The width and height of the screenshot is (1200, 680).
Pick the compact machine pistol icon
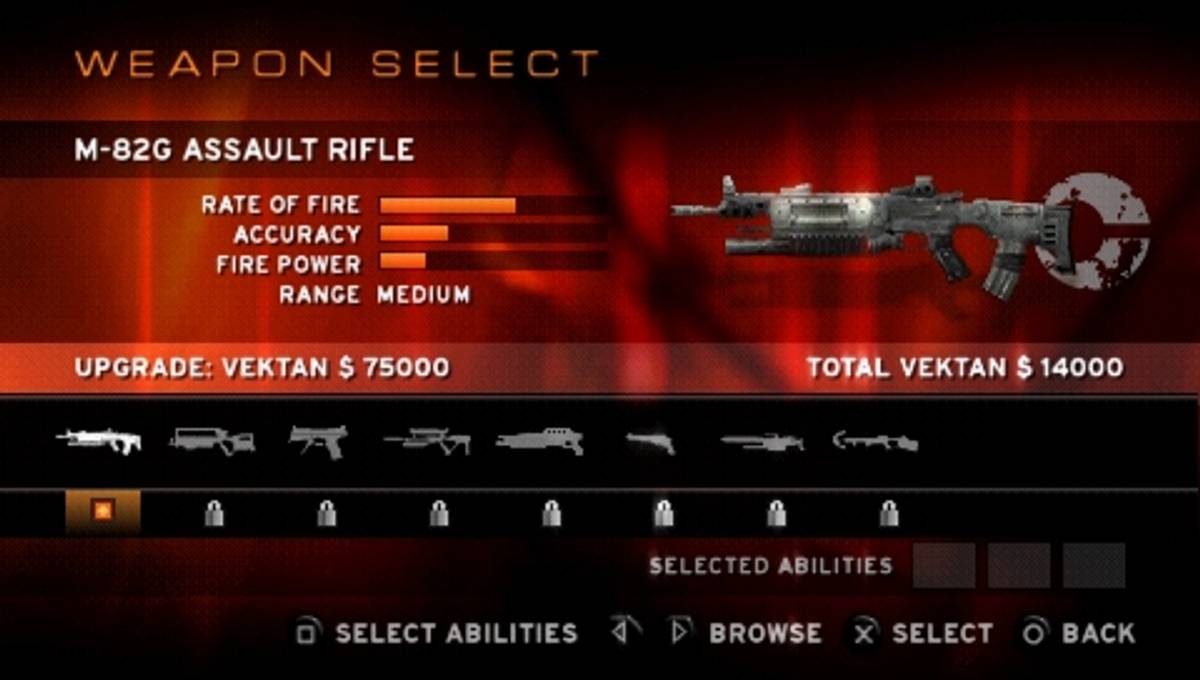(x=319, y=441)
